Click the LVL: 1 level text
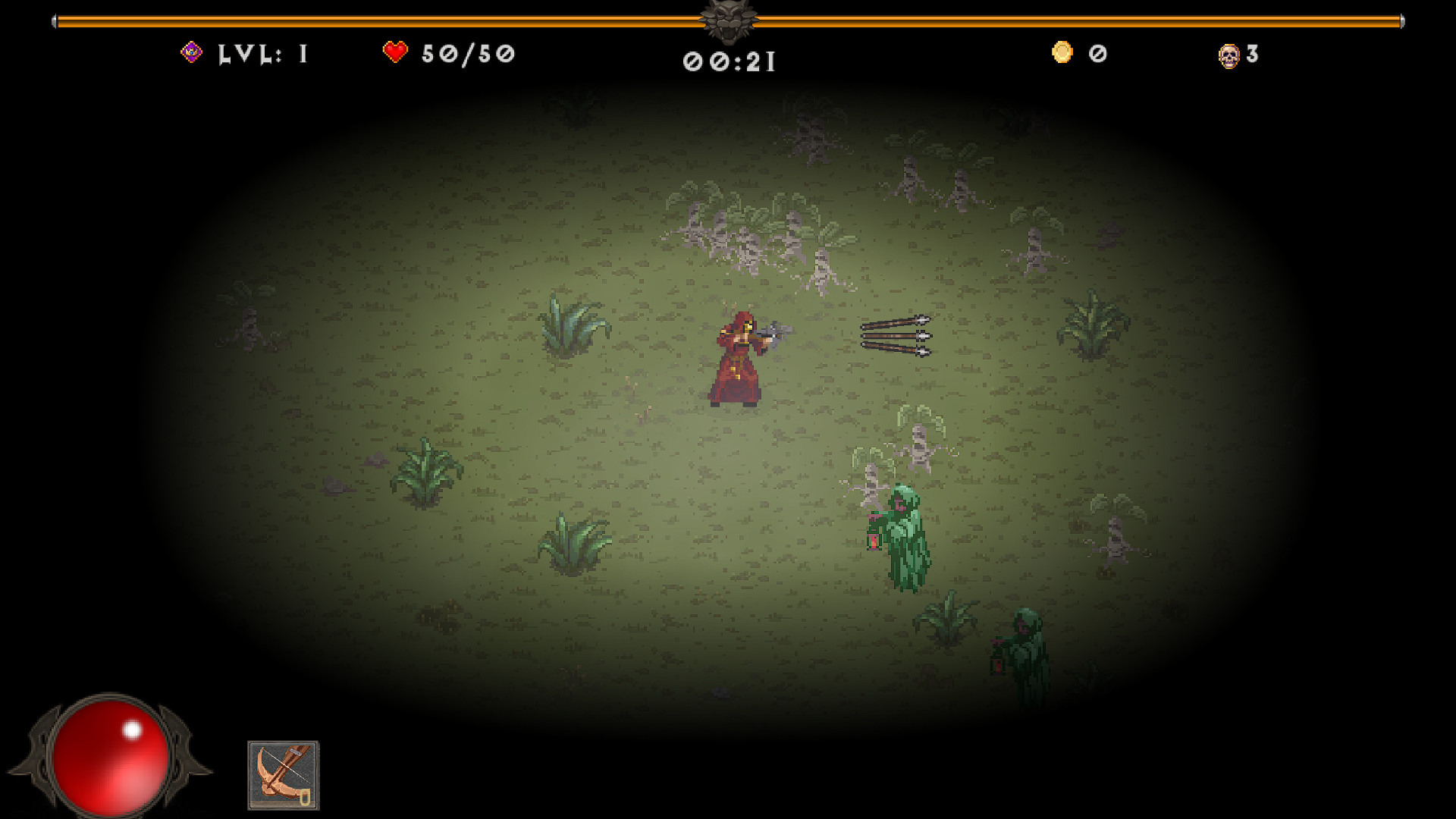 (262, 53)
